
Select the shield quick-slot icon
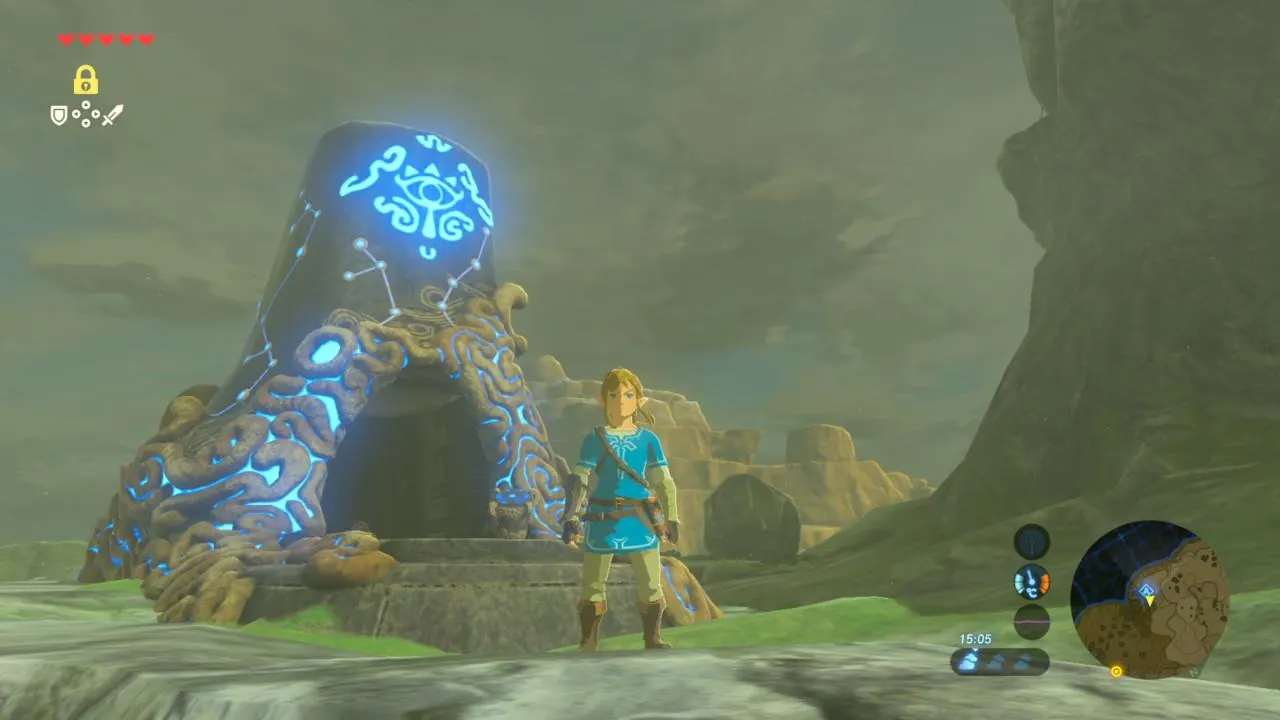coord(59,116)
